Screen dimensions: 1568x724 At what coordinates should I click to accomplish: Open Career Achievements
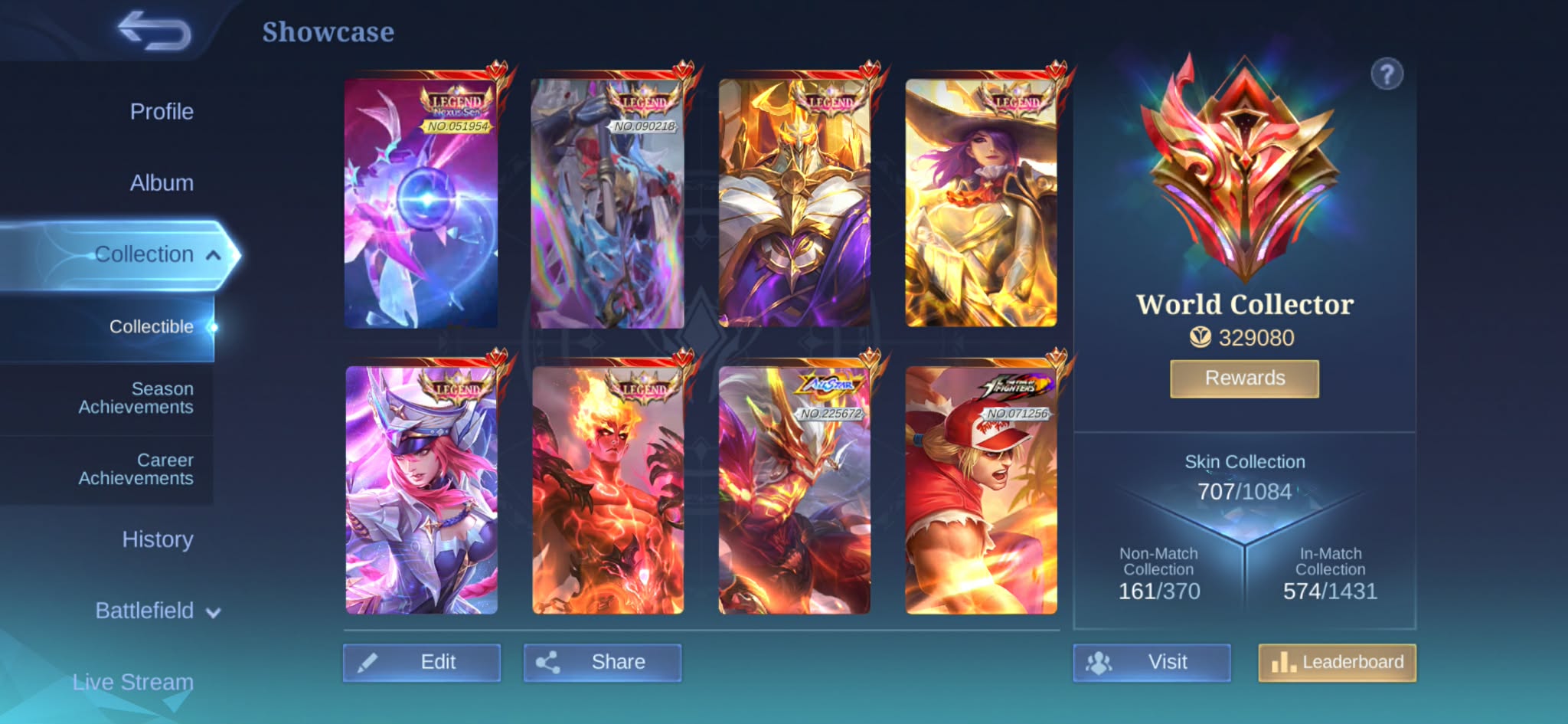tap(136, 470)
